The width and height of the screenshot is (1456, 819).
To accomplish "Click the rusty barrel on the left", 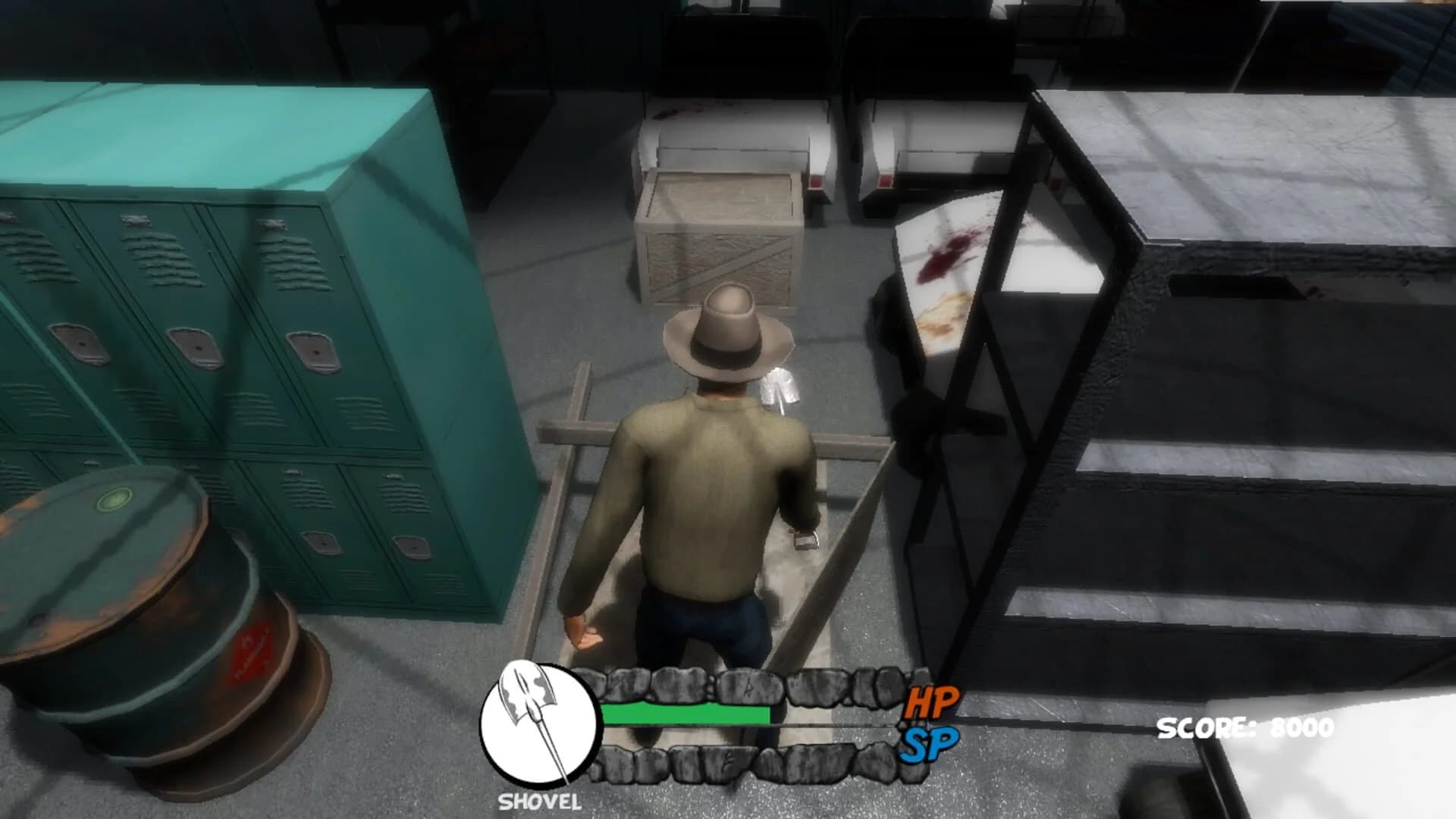I will pos(136,607).
